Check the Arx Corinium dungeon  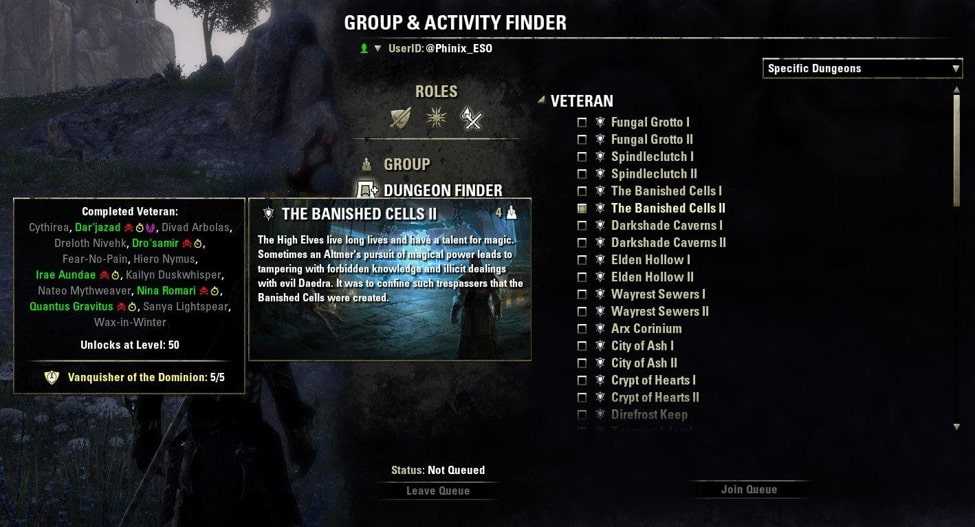point(582,329)
